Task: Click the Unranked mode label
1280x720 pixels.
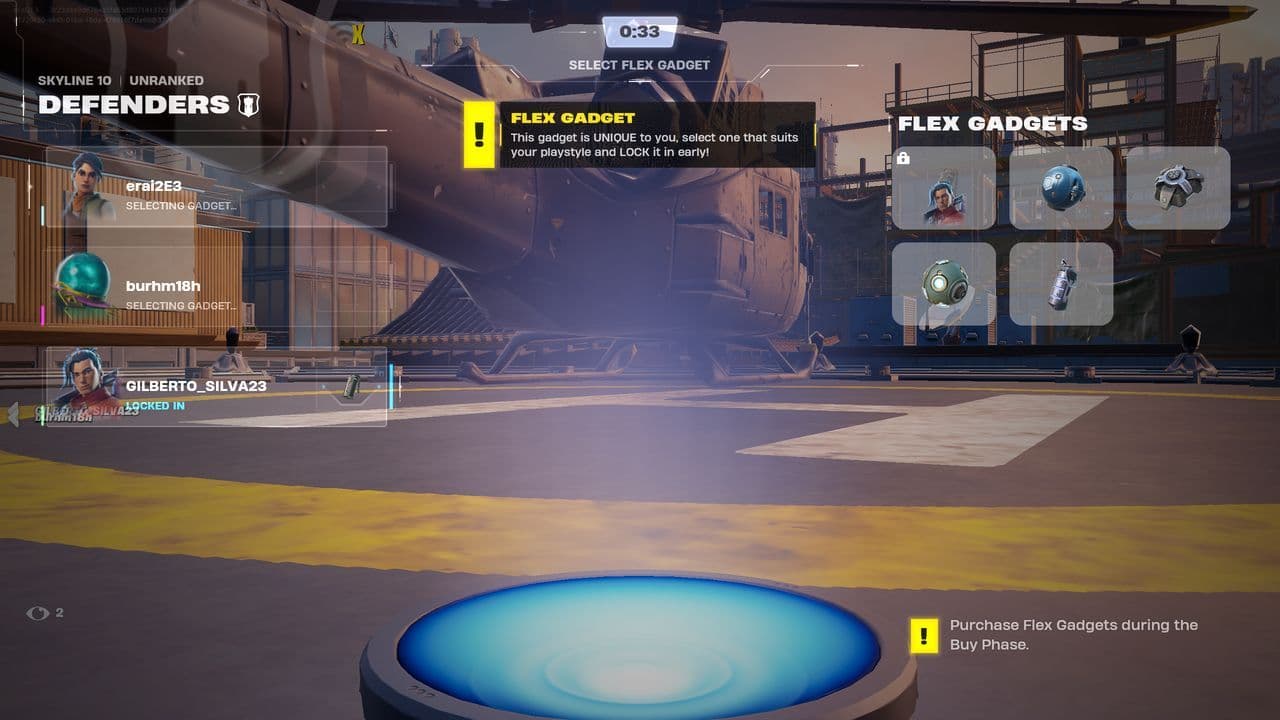Action: (x=168, y=79)
